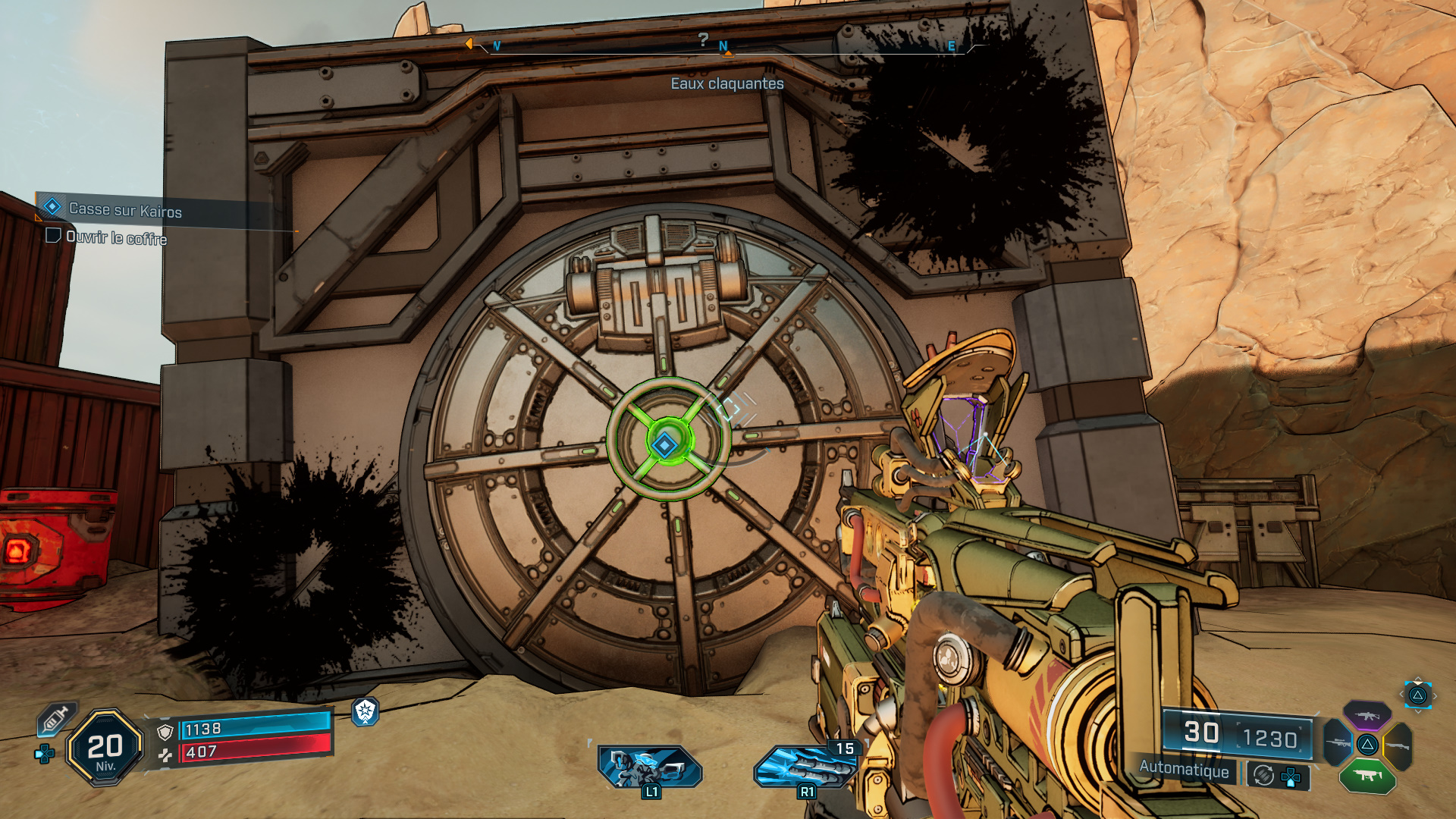Use the missile ordnance ability icon
1456x819 pixels.
pyautogui.click(x=805, y=766)
